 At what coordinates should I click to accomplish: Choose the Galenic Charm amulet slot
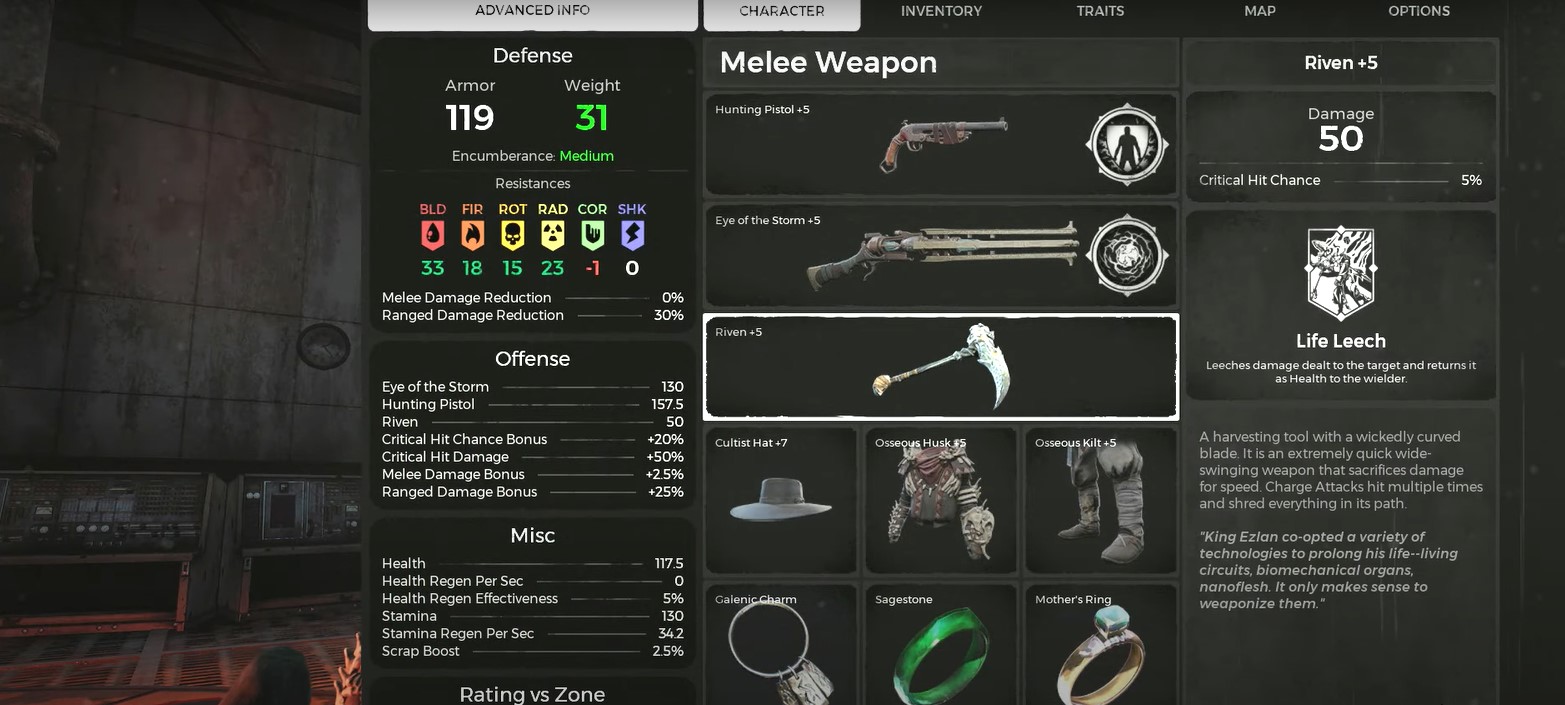point(780,647)
